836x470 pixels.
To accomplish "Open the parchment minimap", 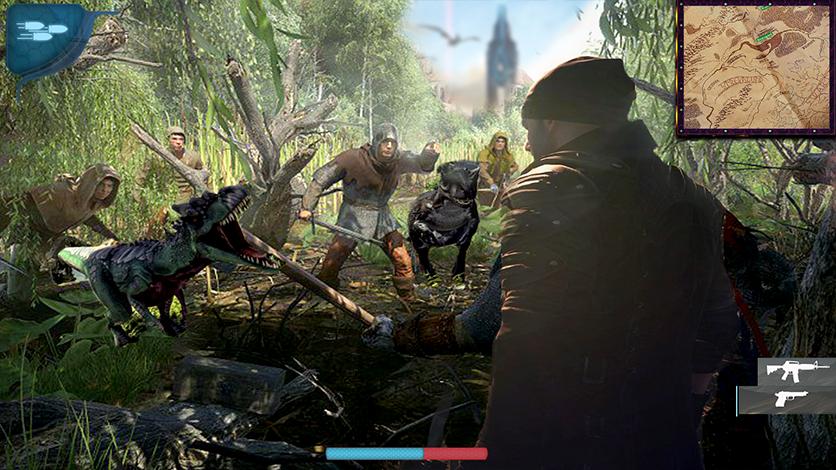I will [x=753, y=68].
